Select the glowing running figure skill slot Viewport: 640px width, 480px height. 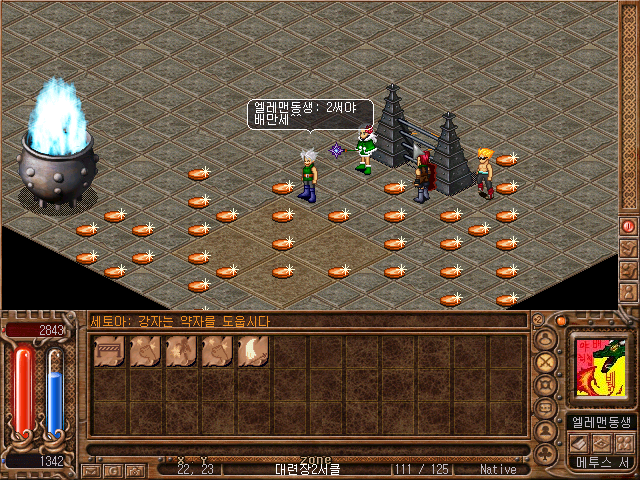click(x=180, y=351)
